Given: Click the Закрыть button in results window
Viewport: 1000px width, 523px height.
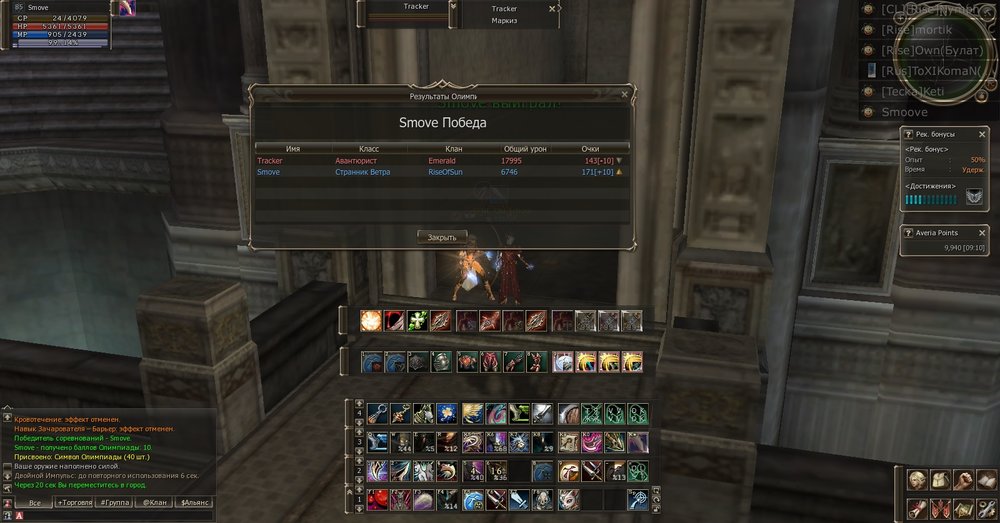Looking at the screenshot, I should (441, 237).
